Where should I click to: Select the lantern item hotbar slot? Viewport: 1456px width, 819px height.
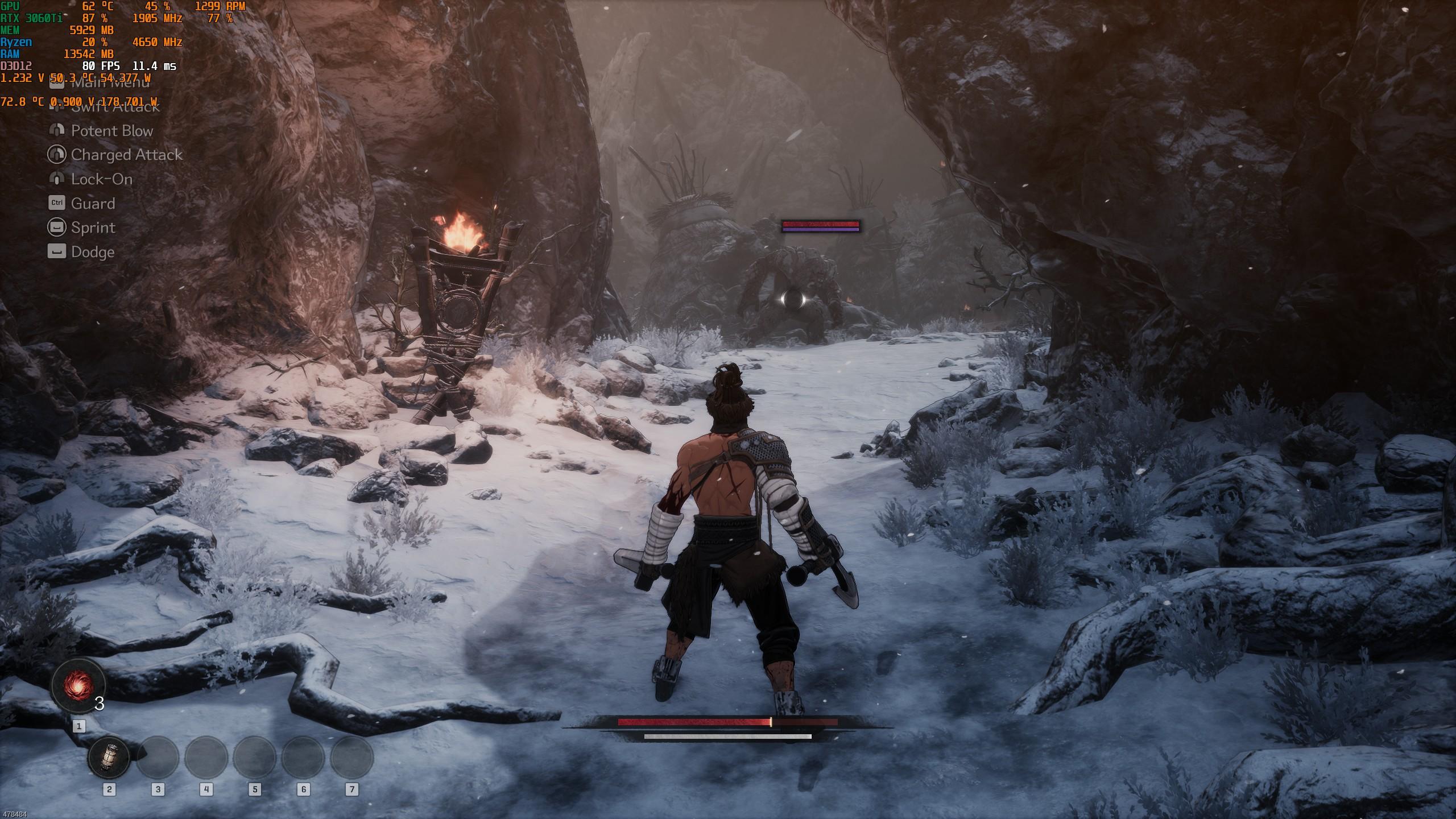click(x=109, y=758)
